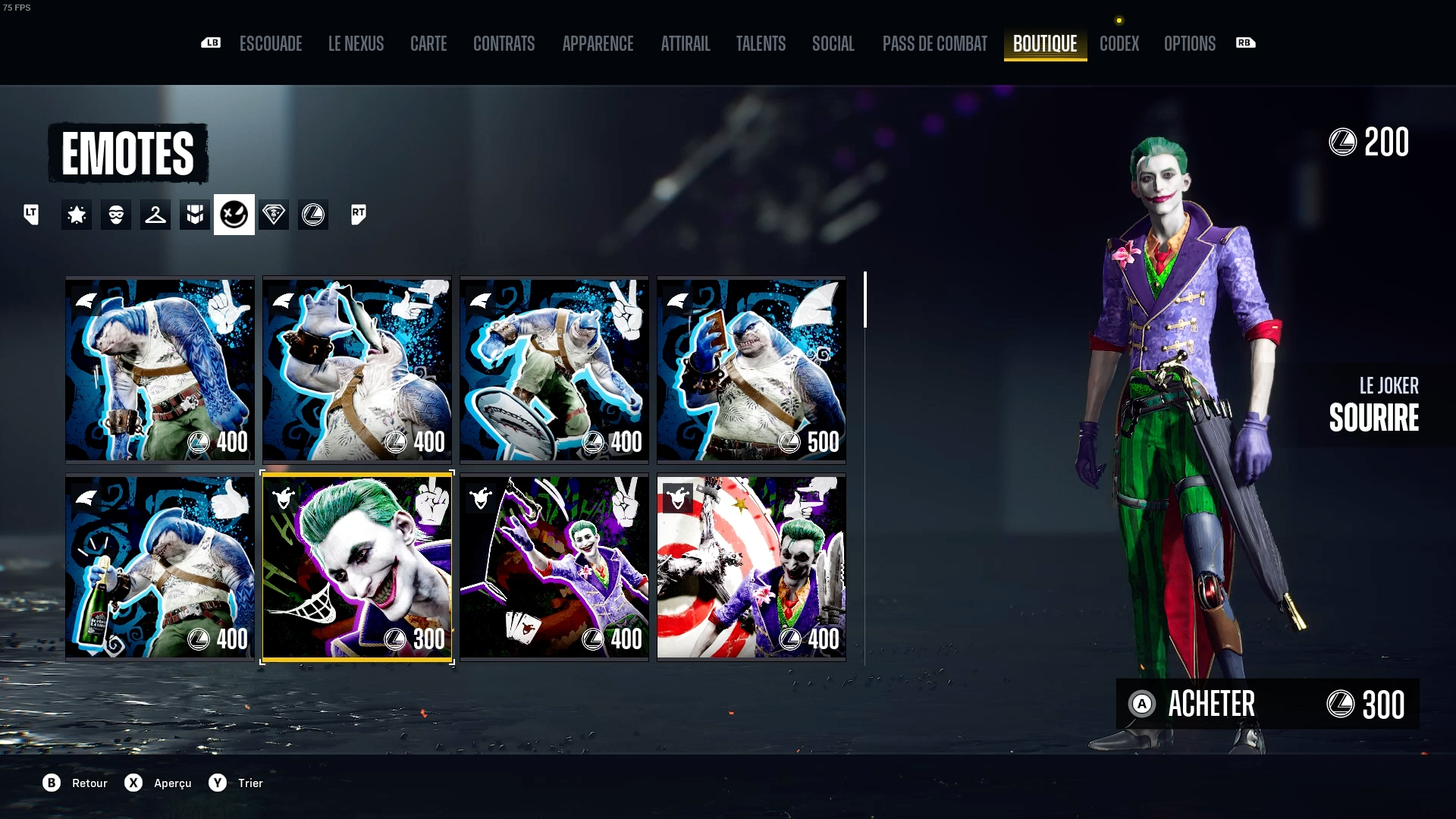Go to the Options tab
The width and height of the screenshot is (1456, 819).
(x=1189, y=44)
